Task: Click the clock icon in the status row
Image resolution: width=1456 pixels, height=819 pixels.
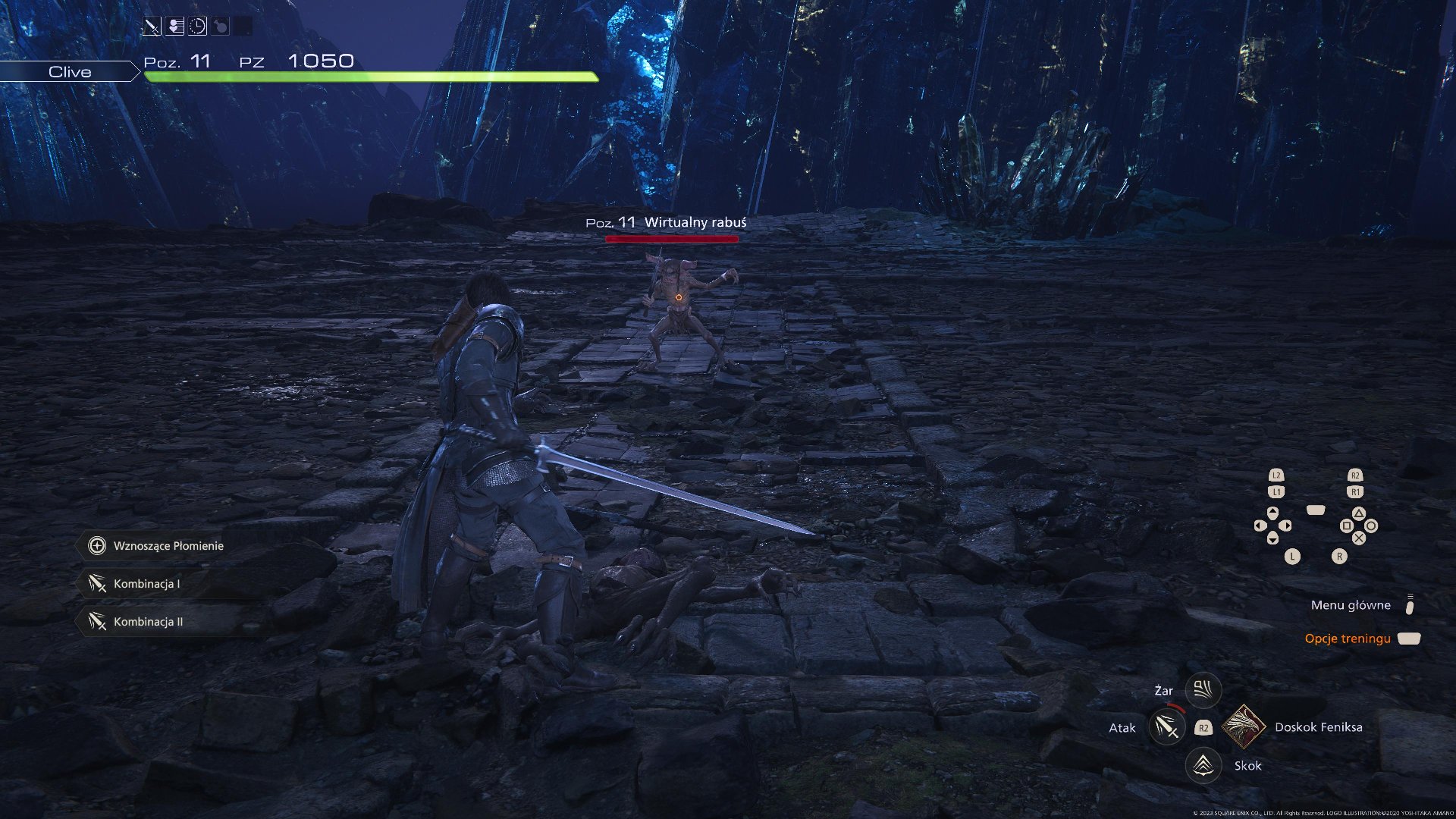Action: pyautogui.click(x=197, y=27)
